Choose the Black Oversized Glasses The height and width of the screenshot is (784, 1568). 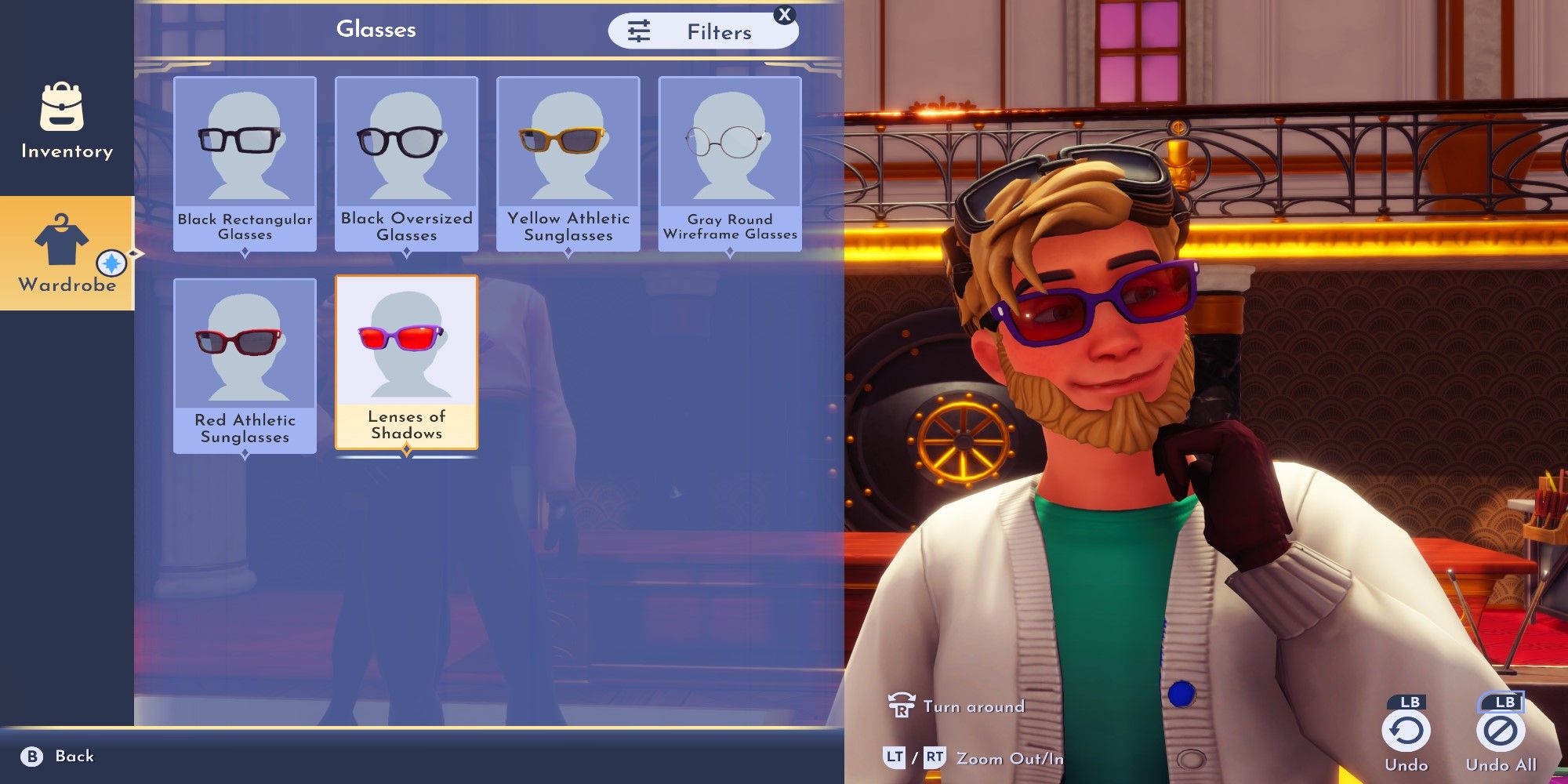(x=406, y=163)
